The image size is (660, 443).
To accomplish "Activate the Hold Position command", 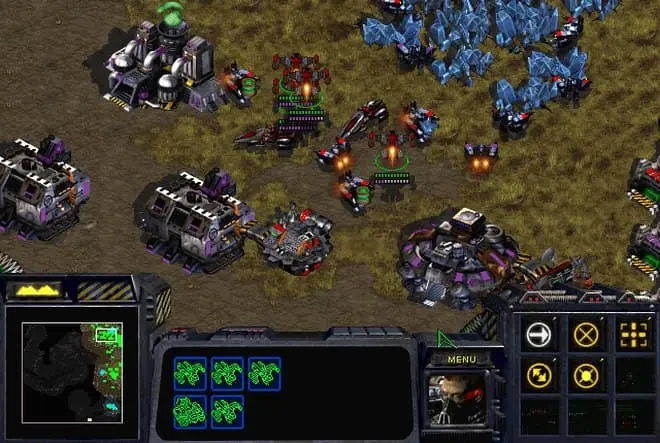I will pyautogui.click(x=587, y=376).
